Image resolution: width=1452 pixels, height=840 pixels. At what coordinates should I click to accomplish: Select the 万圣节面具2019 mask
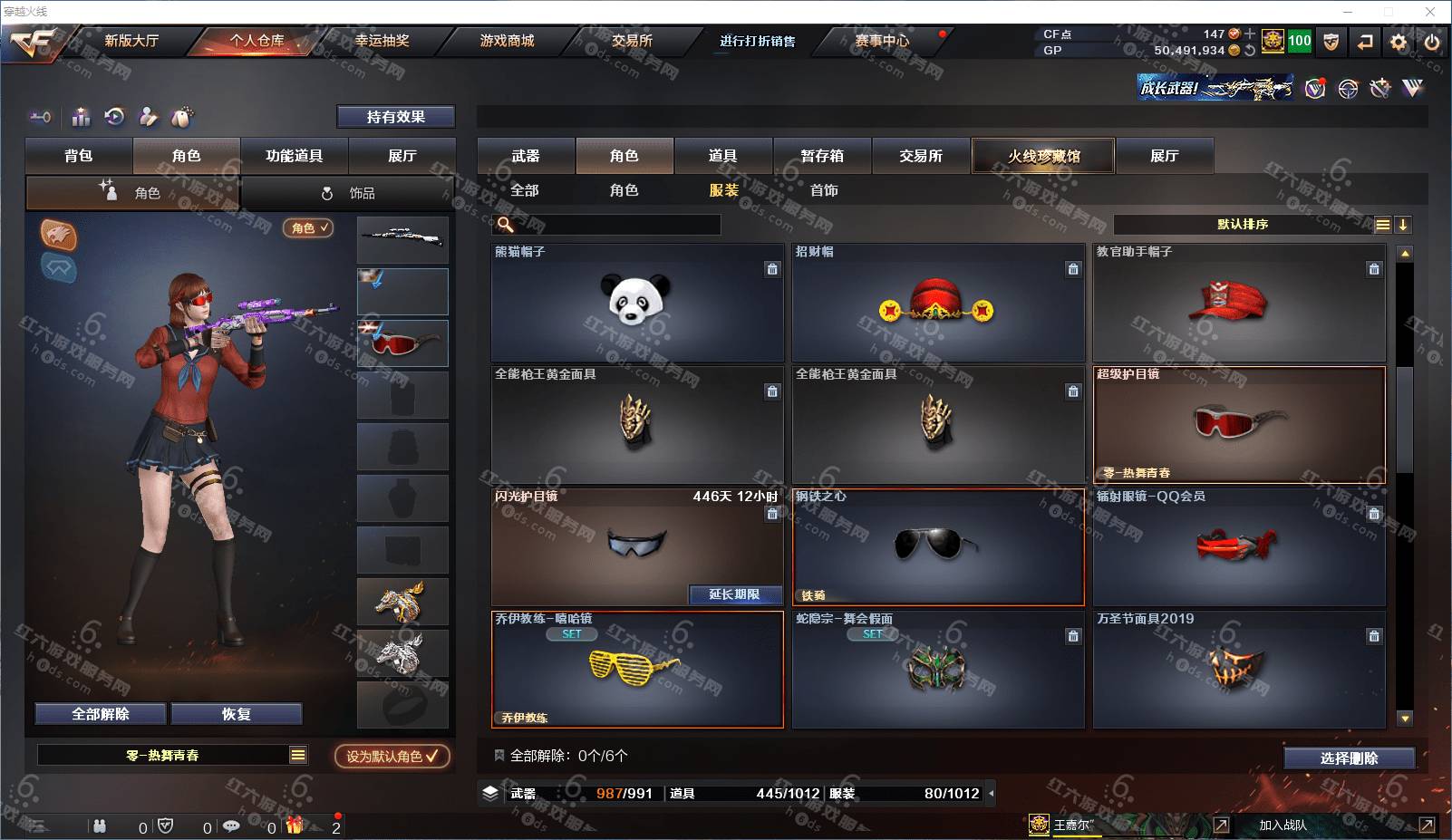coord(1238,670)
